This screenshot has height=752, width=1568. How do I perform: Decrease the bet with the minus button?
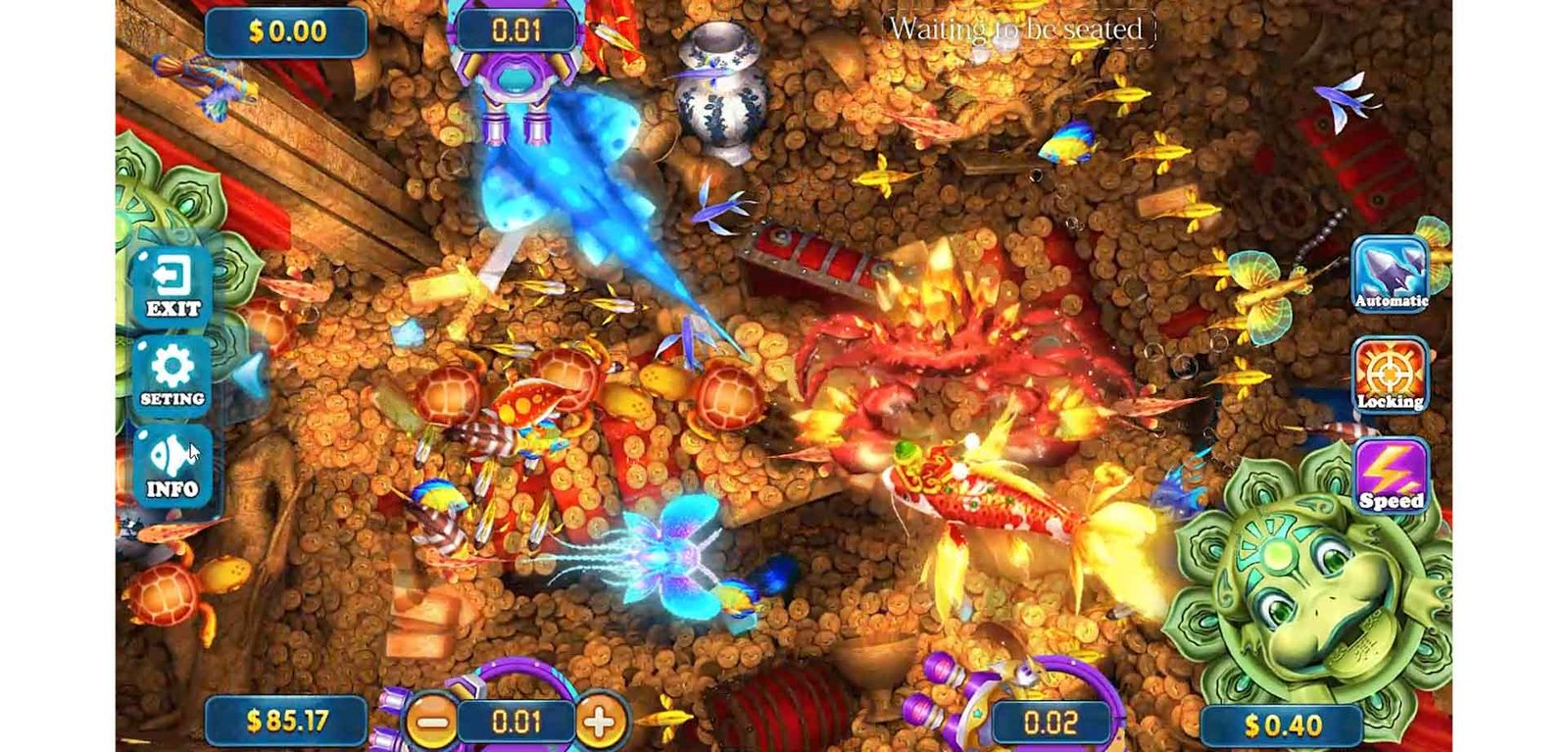(430, 723)
